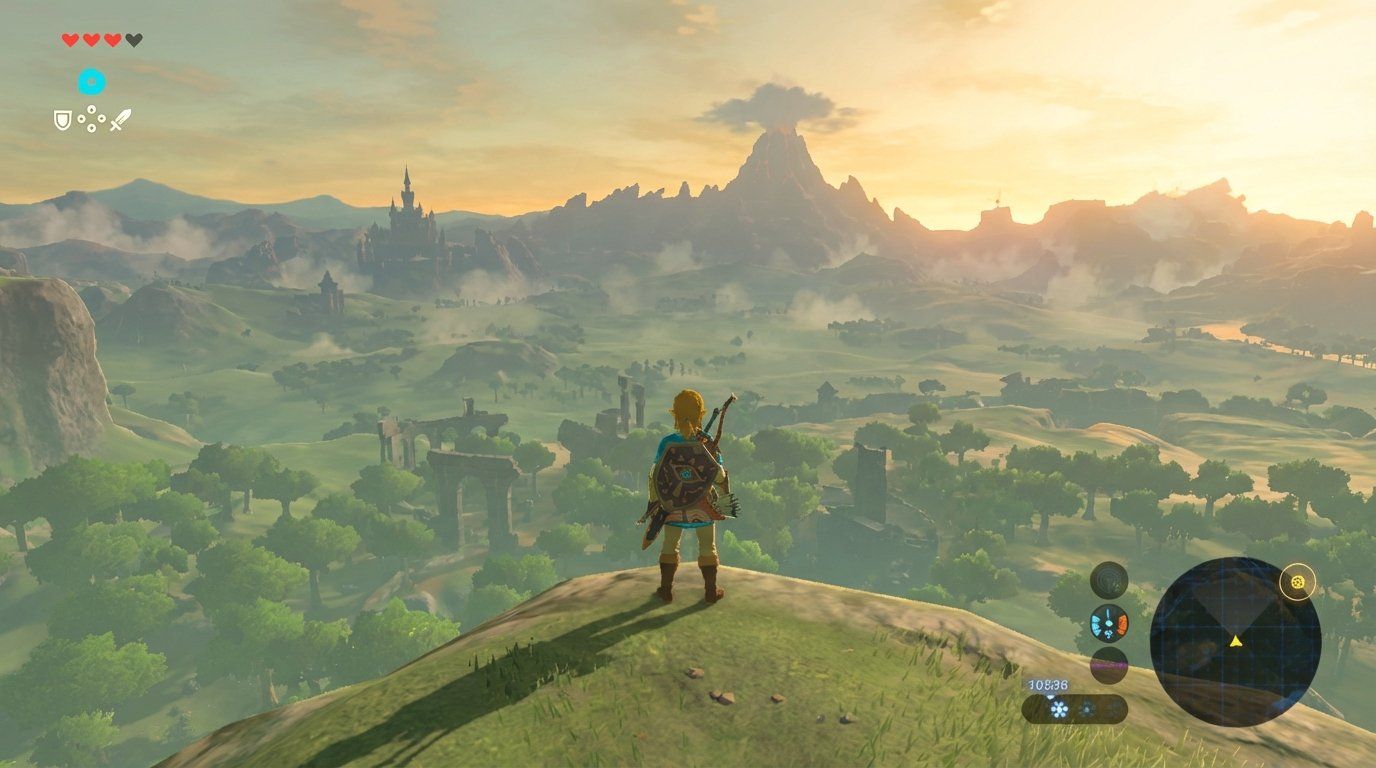1376x768 pixels.
Task: Toggle the purple-tinted audio circle indicator
Action: coord(1108,663)
